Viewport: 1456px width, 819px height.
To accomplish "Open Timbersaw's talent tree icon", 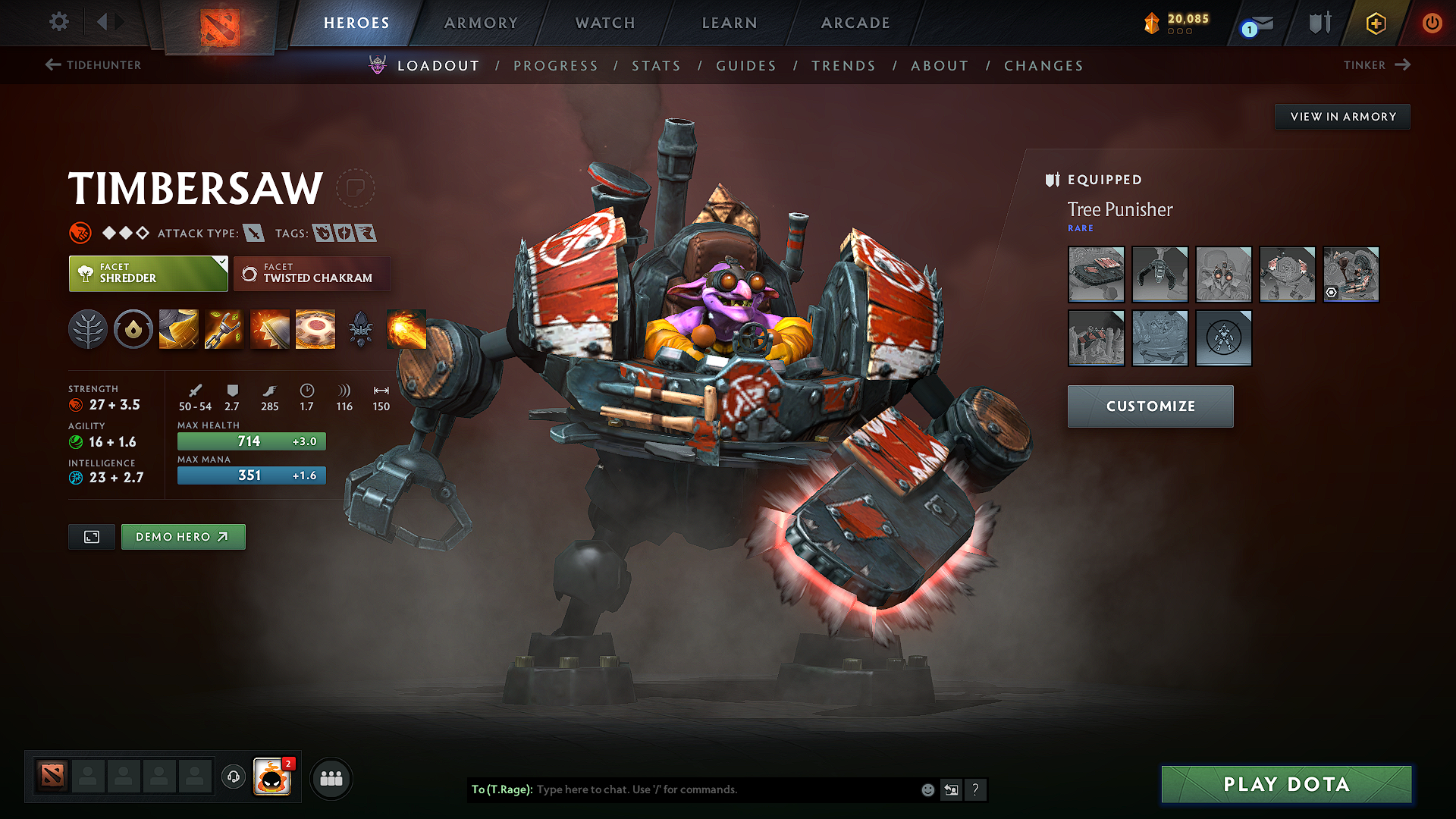I will 88,328.
